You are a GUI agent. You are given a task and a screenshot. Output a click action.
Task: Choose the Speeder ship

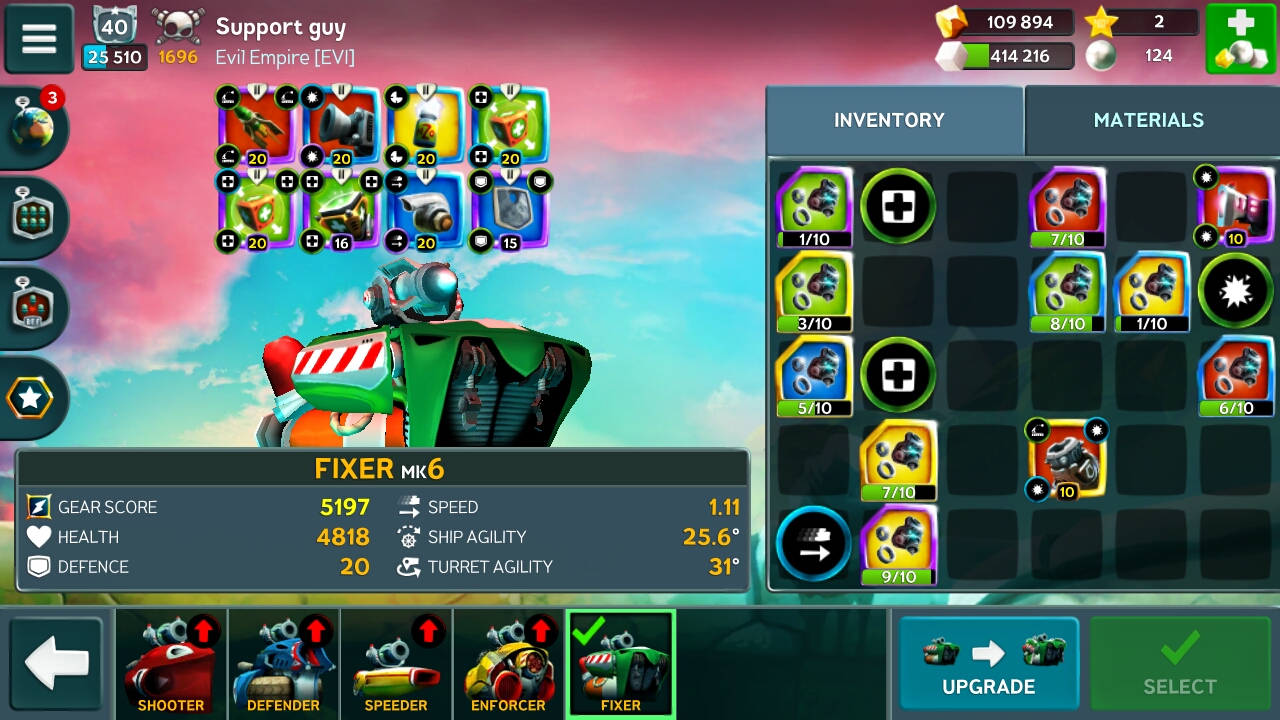[396, 664]
